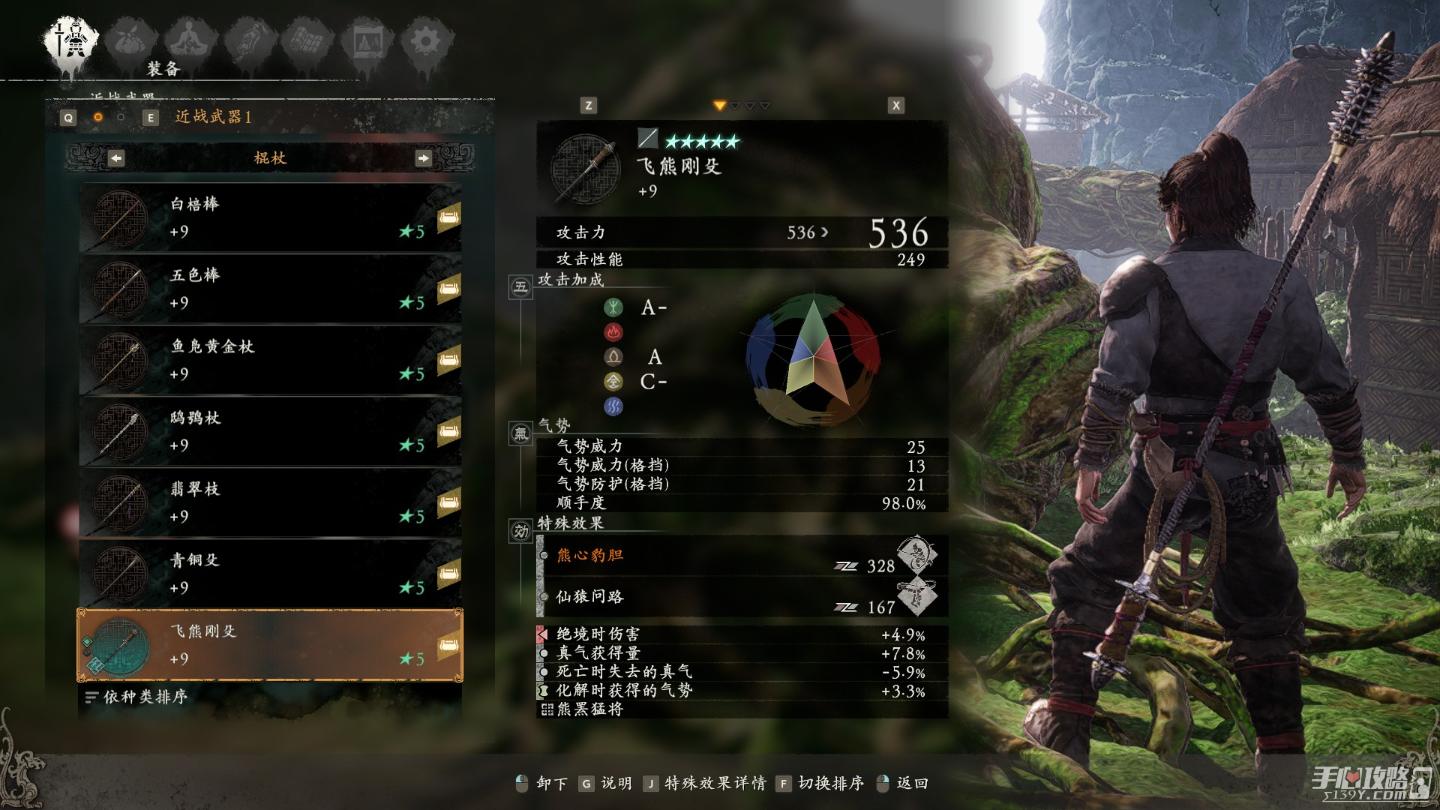Pick the 鸱鸮杖 staff entry

point(270,431)
